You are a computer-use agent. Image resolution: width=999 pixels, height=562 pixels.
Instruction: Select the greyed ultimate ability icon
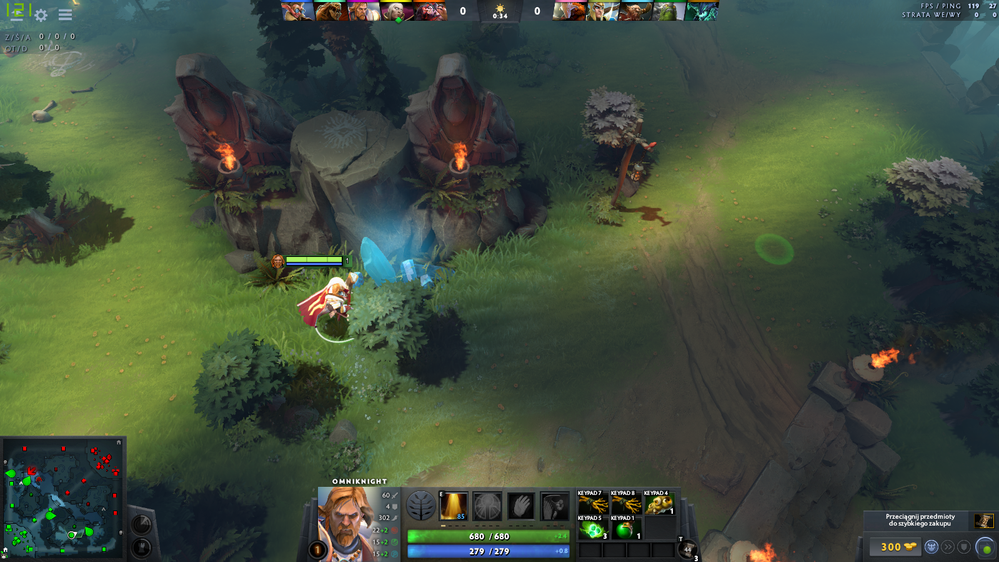point(554,506)
